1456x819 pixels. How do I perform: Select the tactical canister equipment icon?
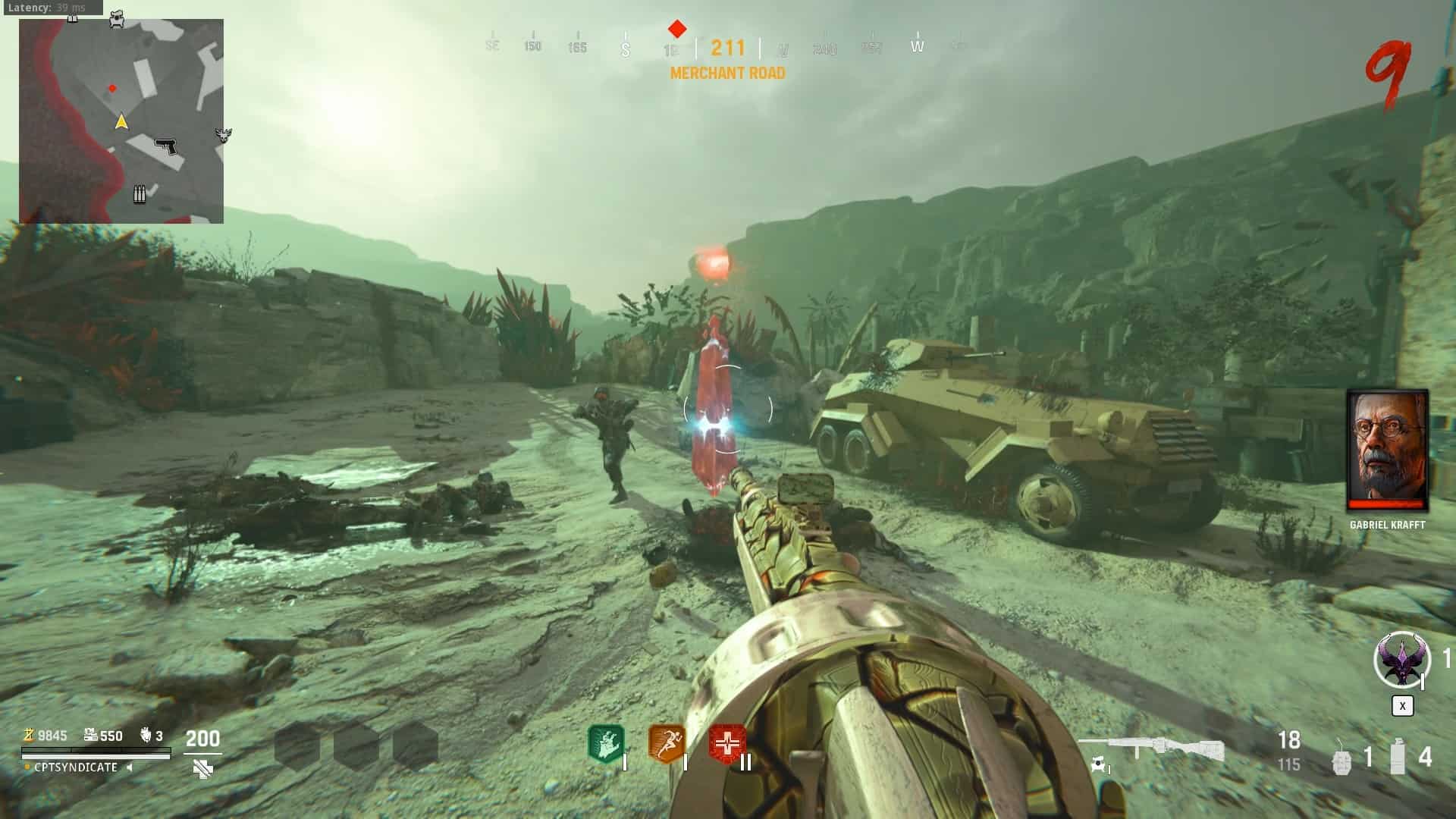[x=1398, y=757]
